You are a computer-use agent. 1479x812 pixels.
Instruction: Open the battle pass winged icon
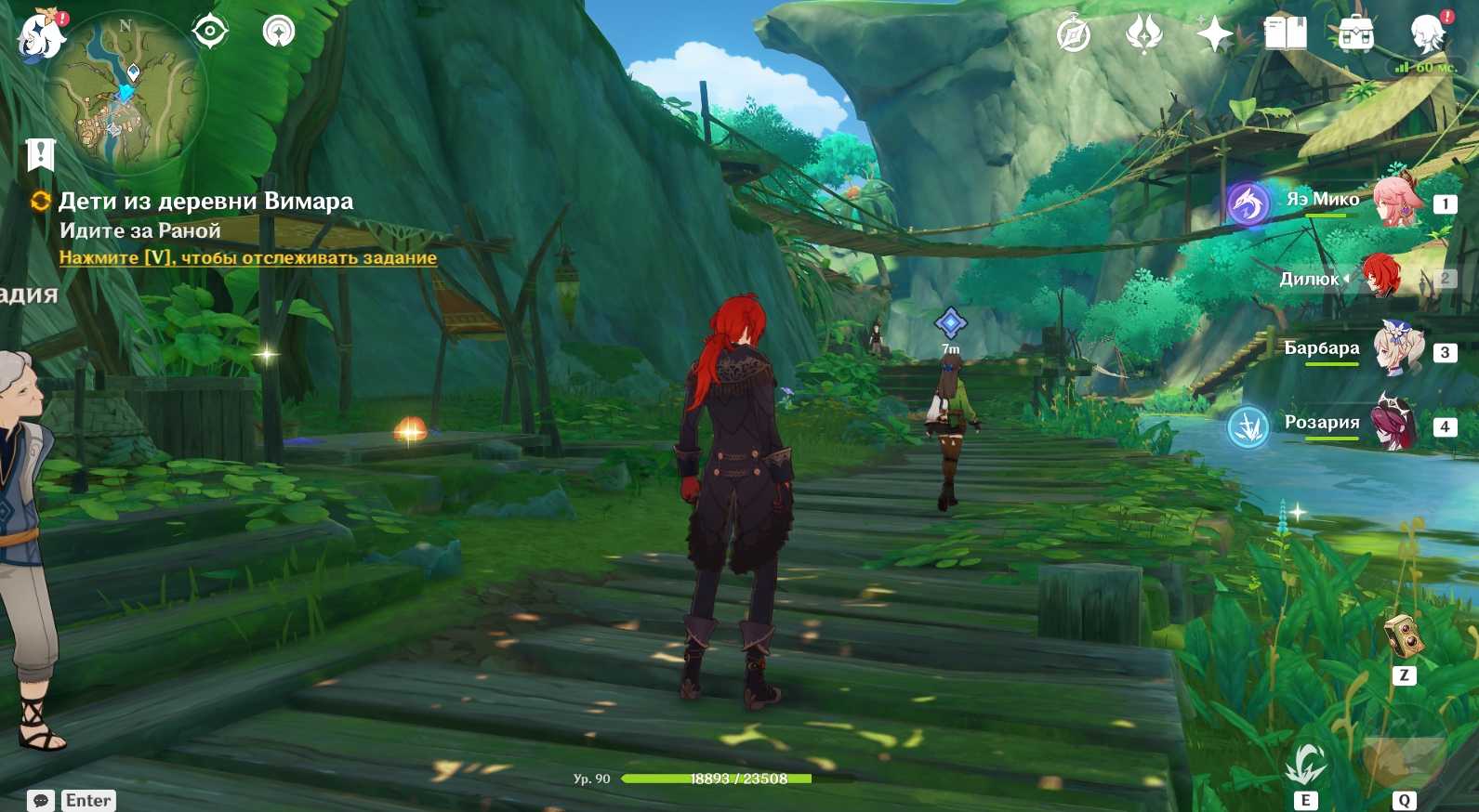pos(1143,35)
